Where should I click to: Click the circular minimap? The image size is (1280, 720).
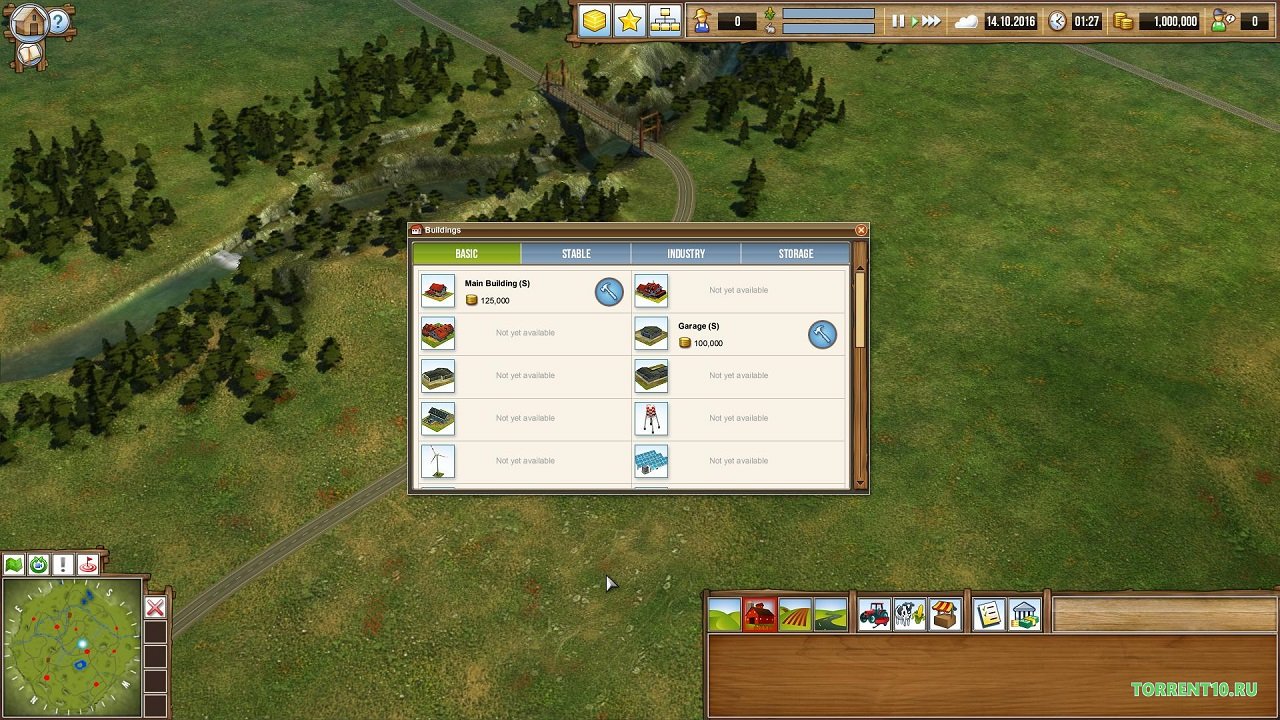coord(72,647)
